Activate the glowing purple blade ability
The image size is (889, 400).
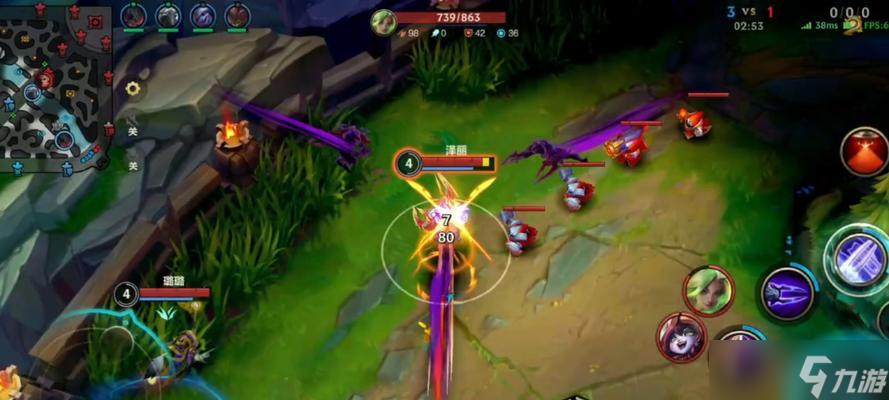coord(858,257)
